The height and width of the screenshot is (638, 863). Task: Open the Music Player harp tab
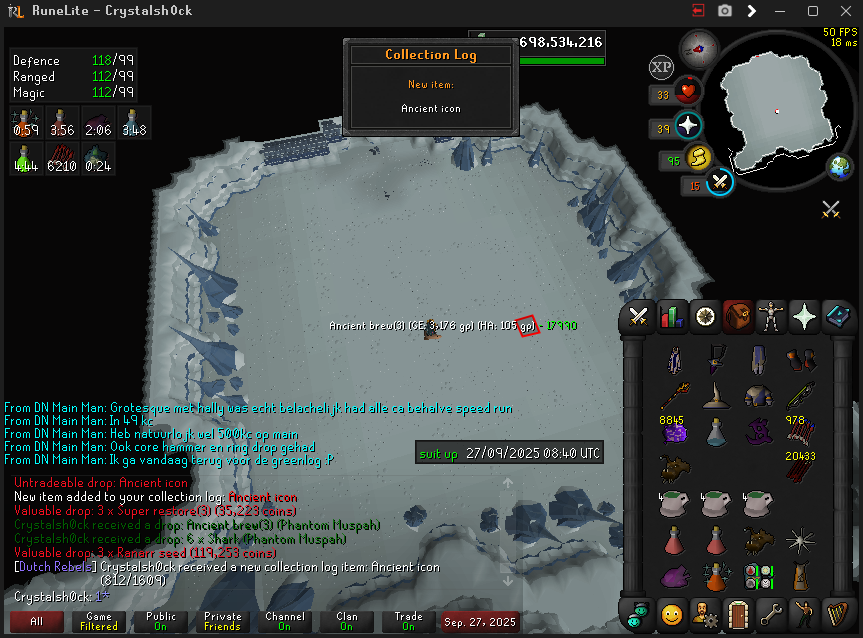pos(838,612)
